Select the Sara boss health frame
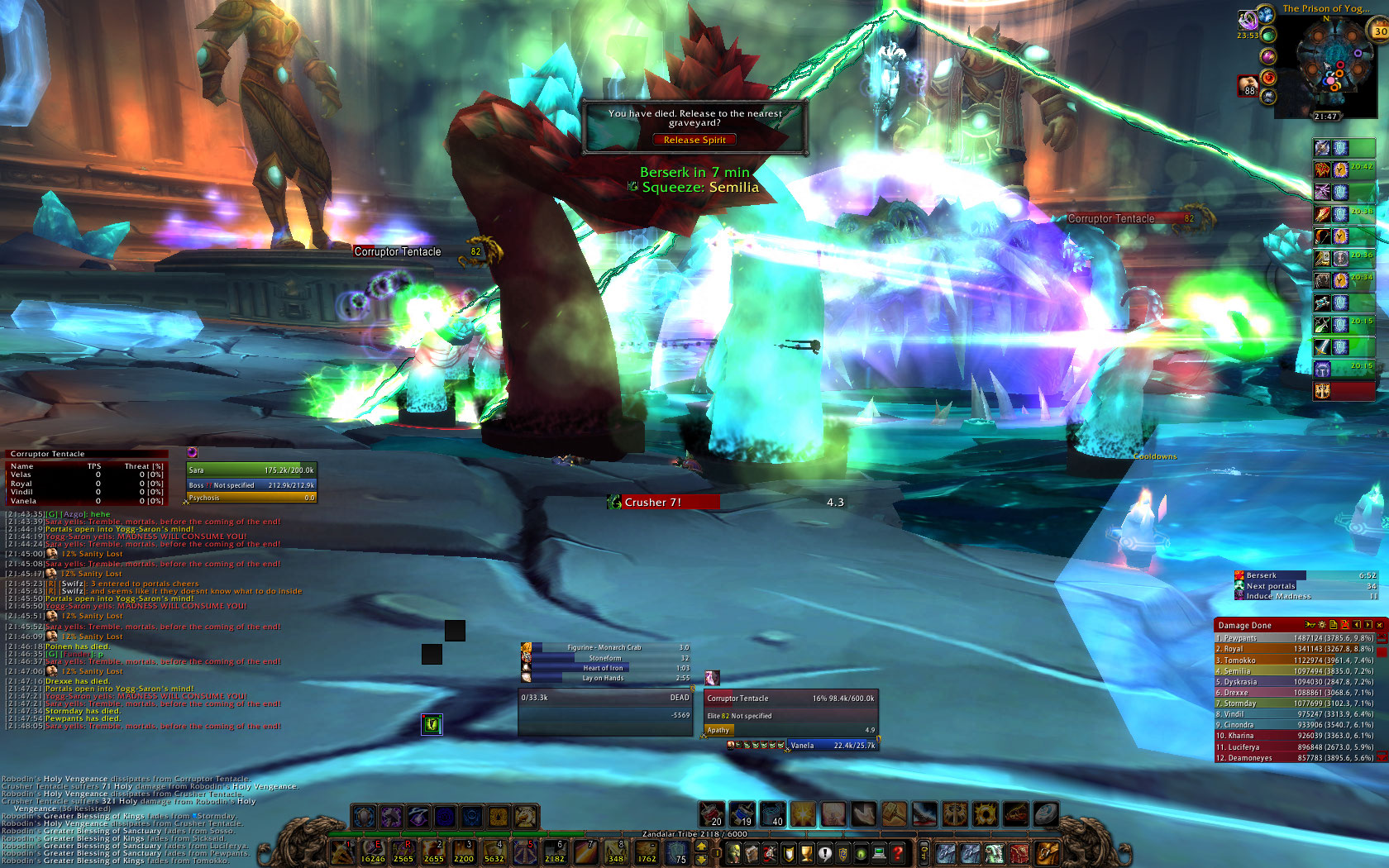The height and width of the screenshot is (868, 1389). coord(251,470)
